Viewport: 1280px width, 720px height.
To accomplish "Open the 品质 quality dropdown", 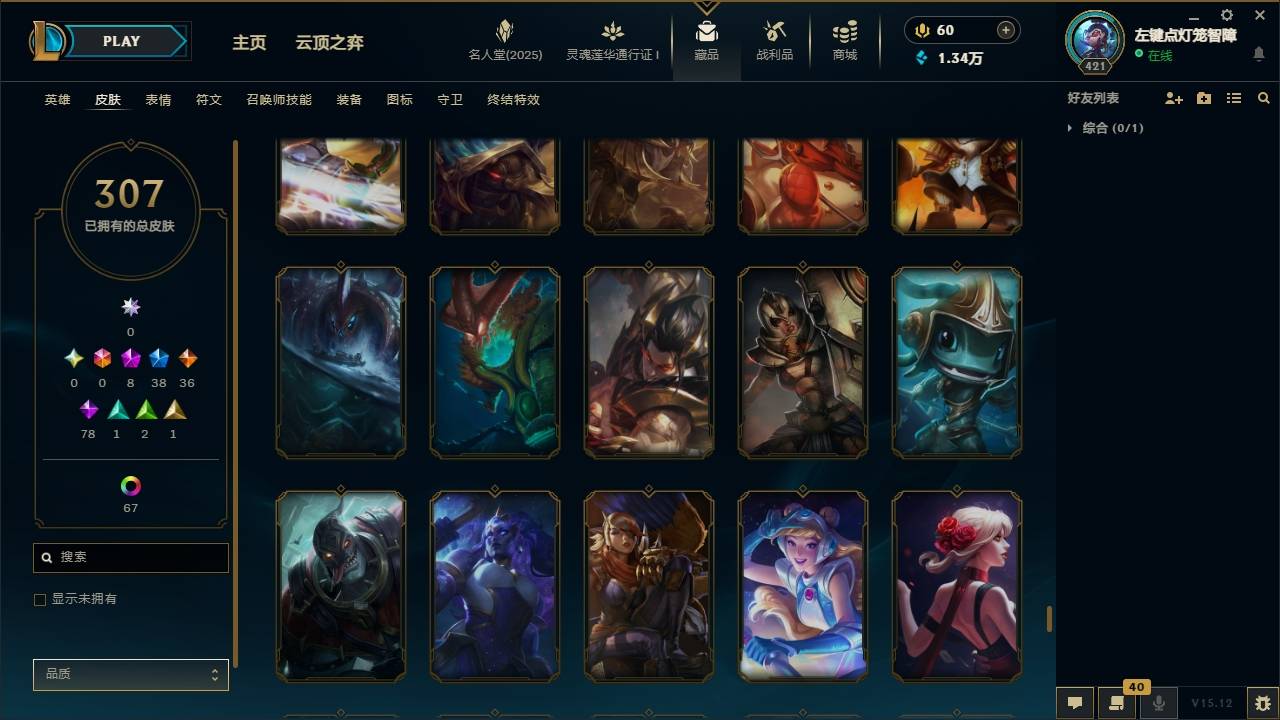I will (x=130, y=674).
